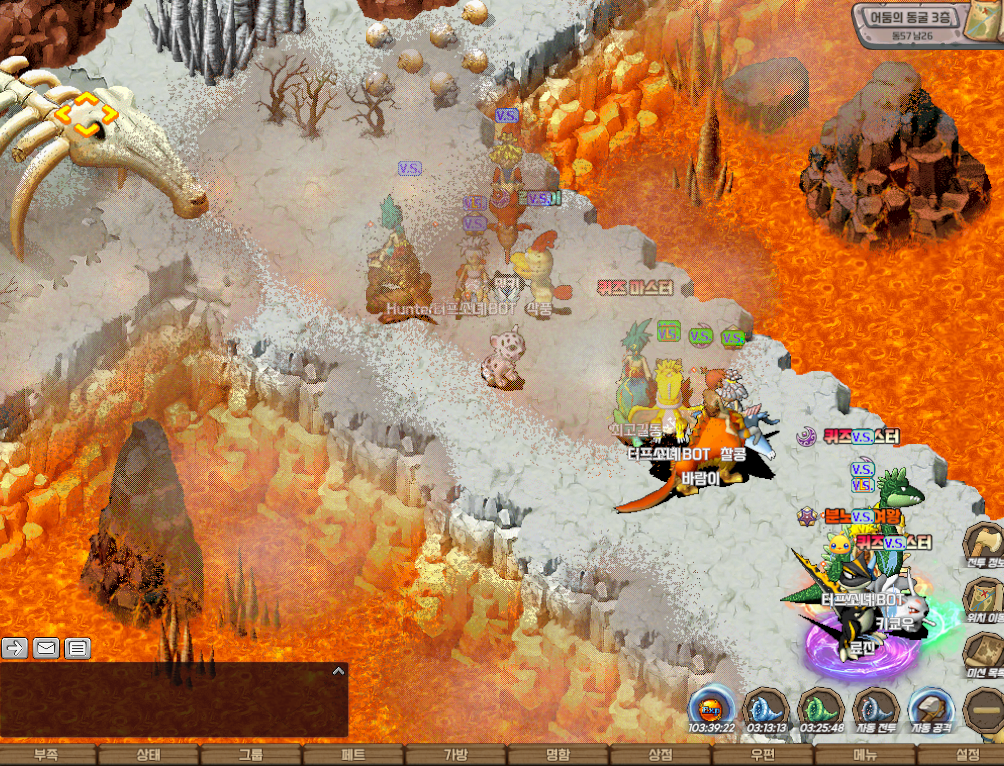Open the 명함 (name card) menu
This screenshot has width=1004, height=766.
pos(558,755)
